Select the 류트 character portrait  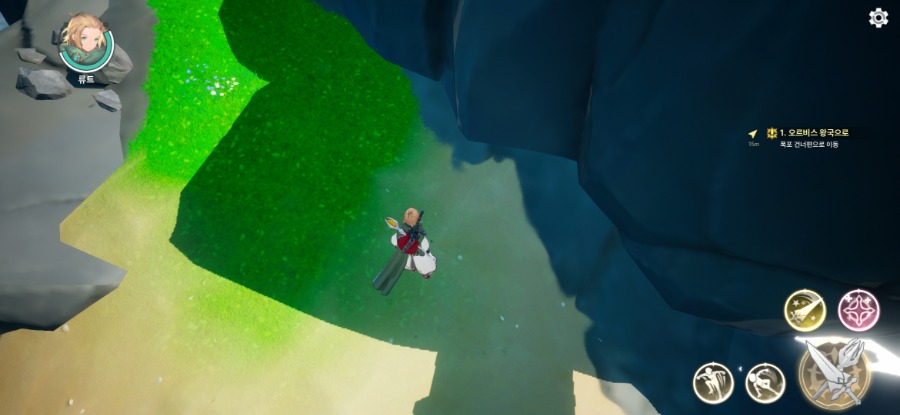click(x=86, y=44)
